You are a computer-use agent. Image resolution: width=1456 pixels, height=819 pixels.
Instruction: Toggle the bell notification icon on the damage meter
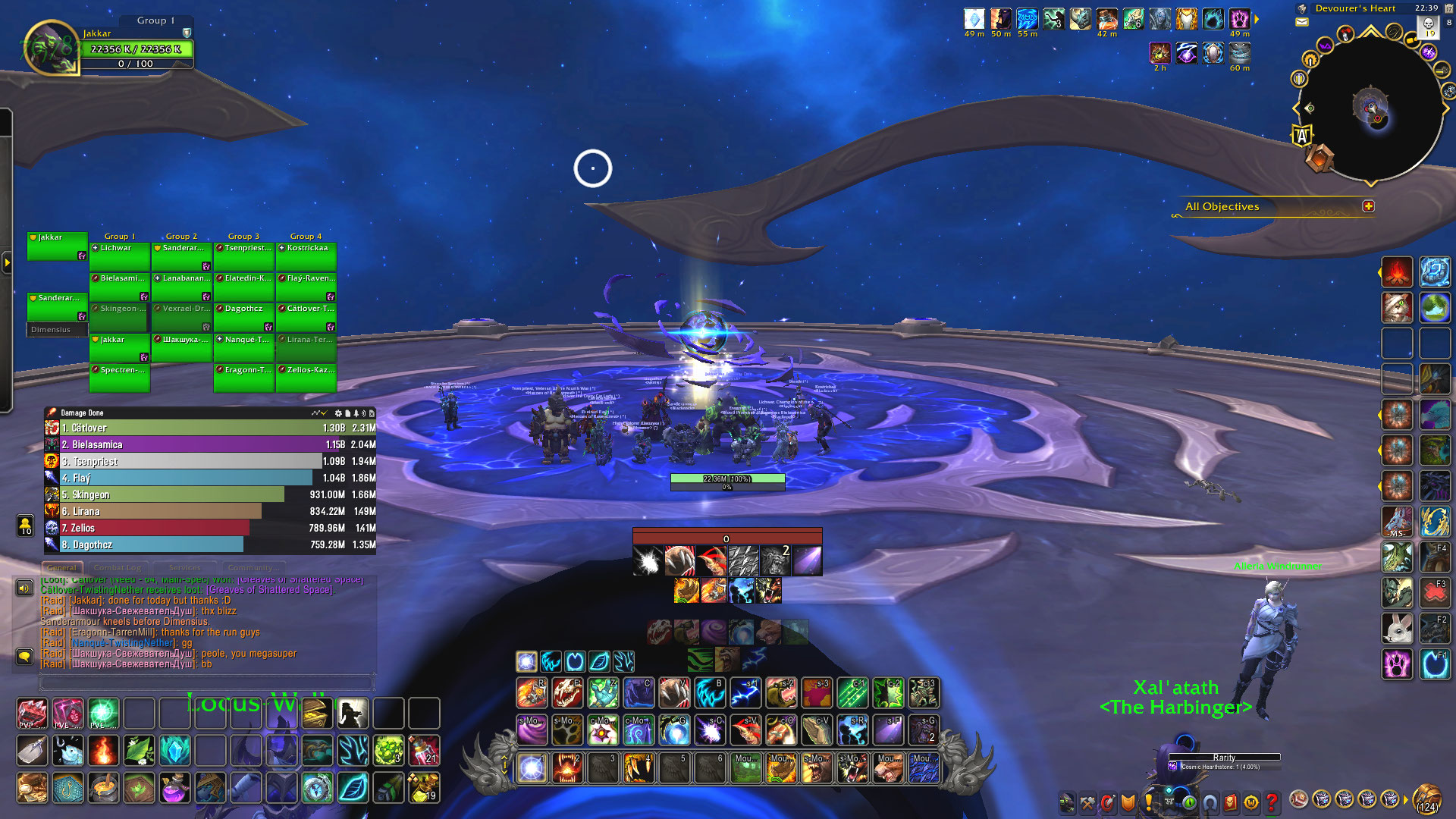357,413
